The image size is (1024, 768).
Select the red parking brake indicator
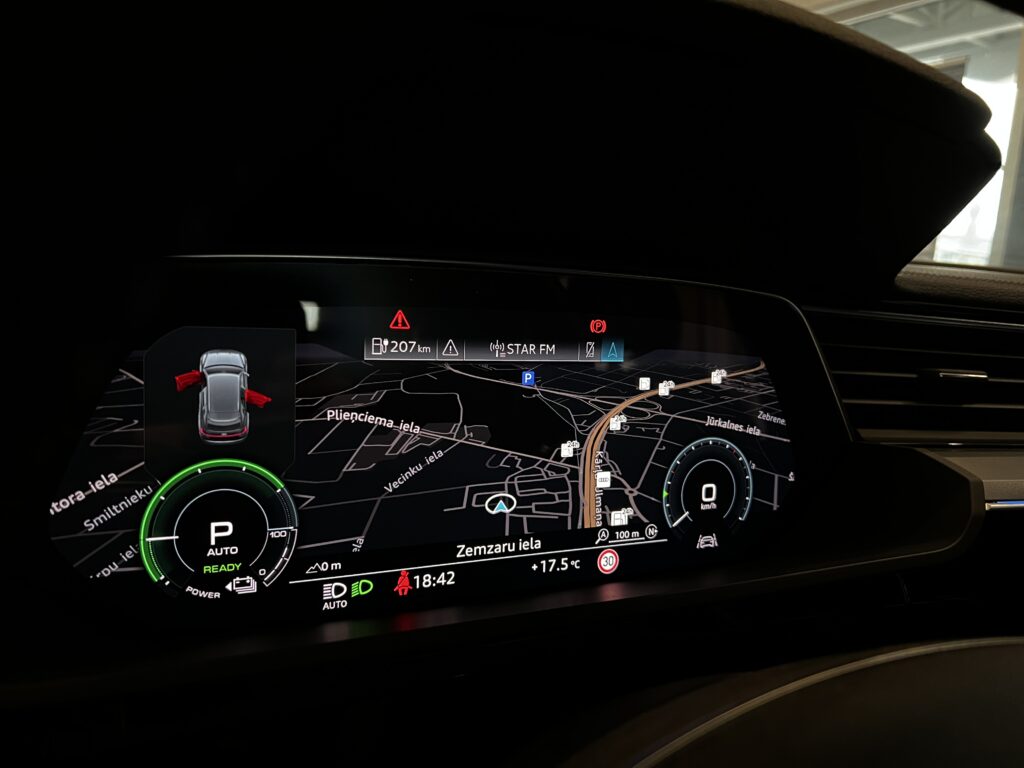[x=598, y=326]
